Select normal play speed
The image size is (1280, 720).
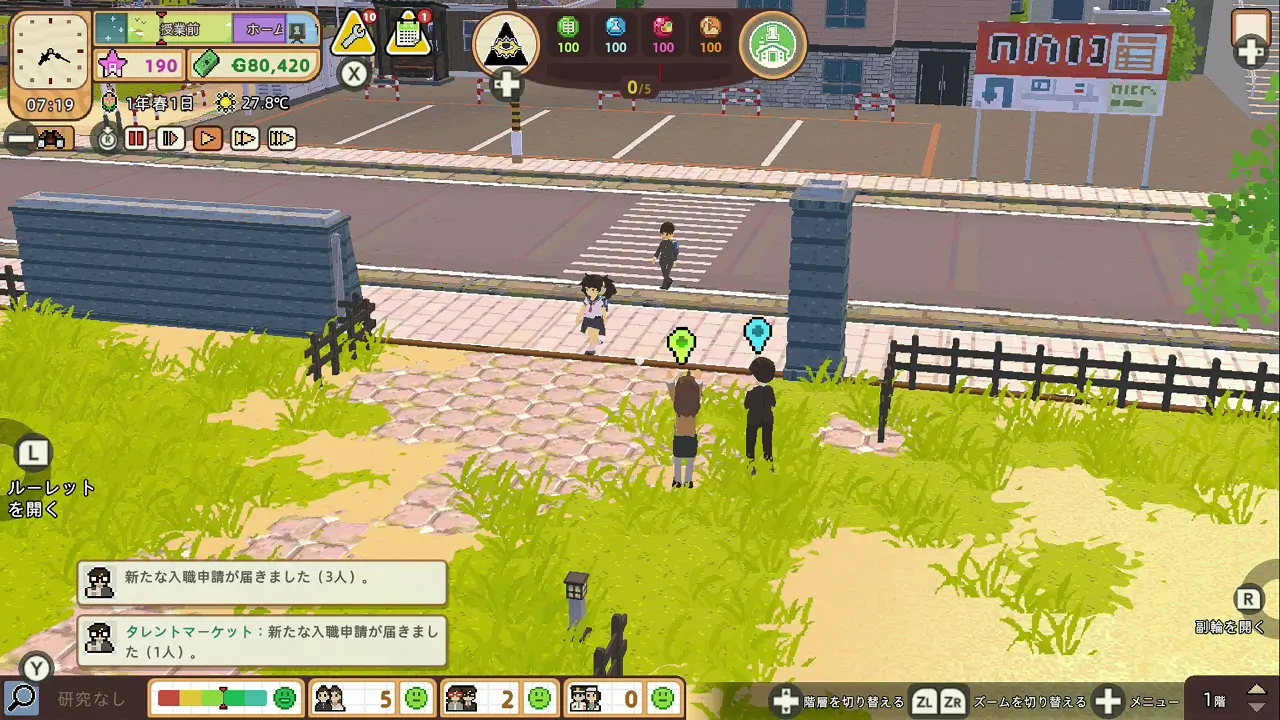[208, 139]
